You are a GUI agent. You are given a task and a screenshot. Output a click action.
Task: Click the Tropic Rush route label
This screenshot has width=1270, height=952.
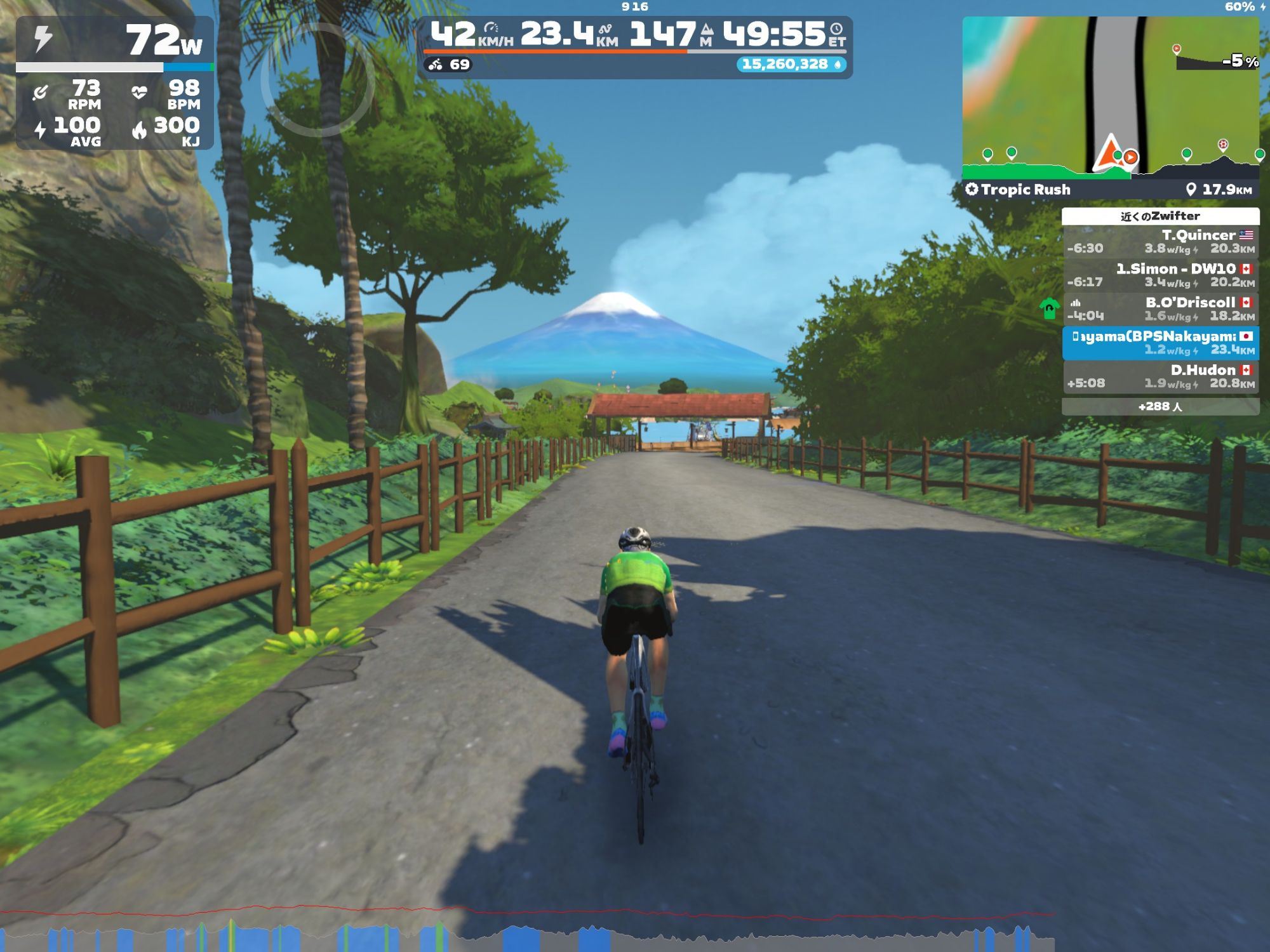pos(1019,190)
